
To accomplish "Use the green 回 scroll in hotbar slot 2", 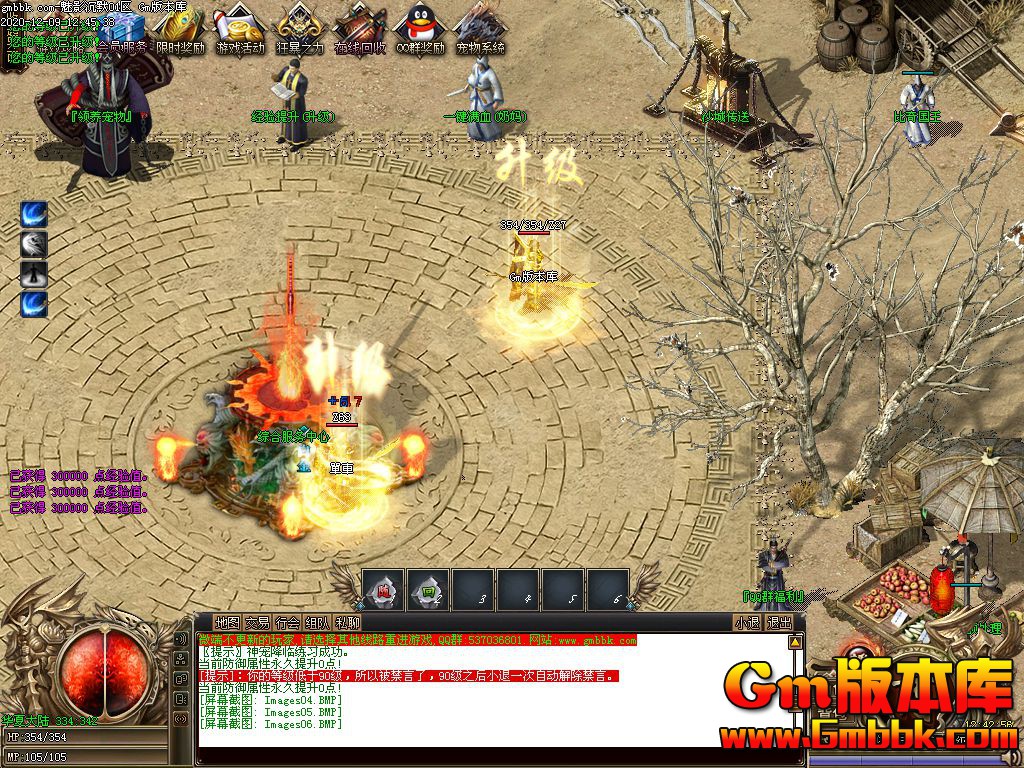I will [428, 589].
